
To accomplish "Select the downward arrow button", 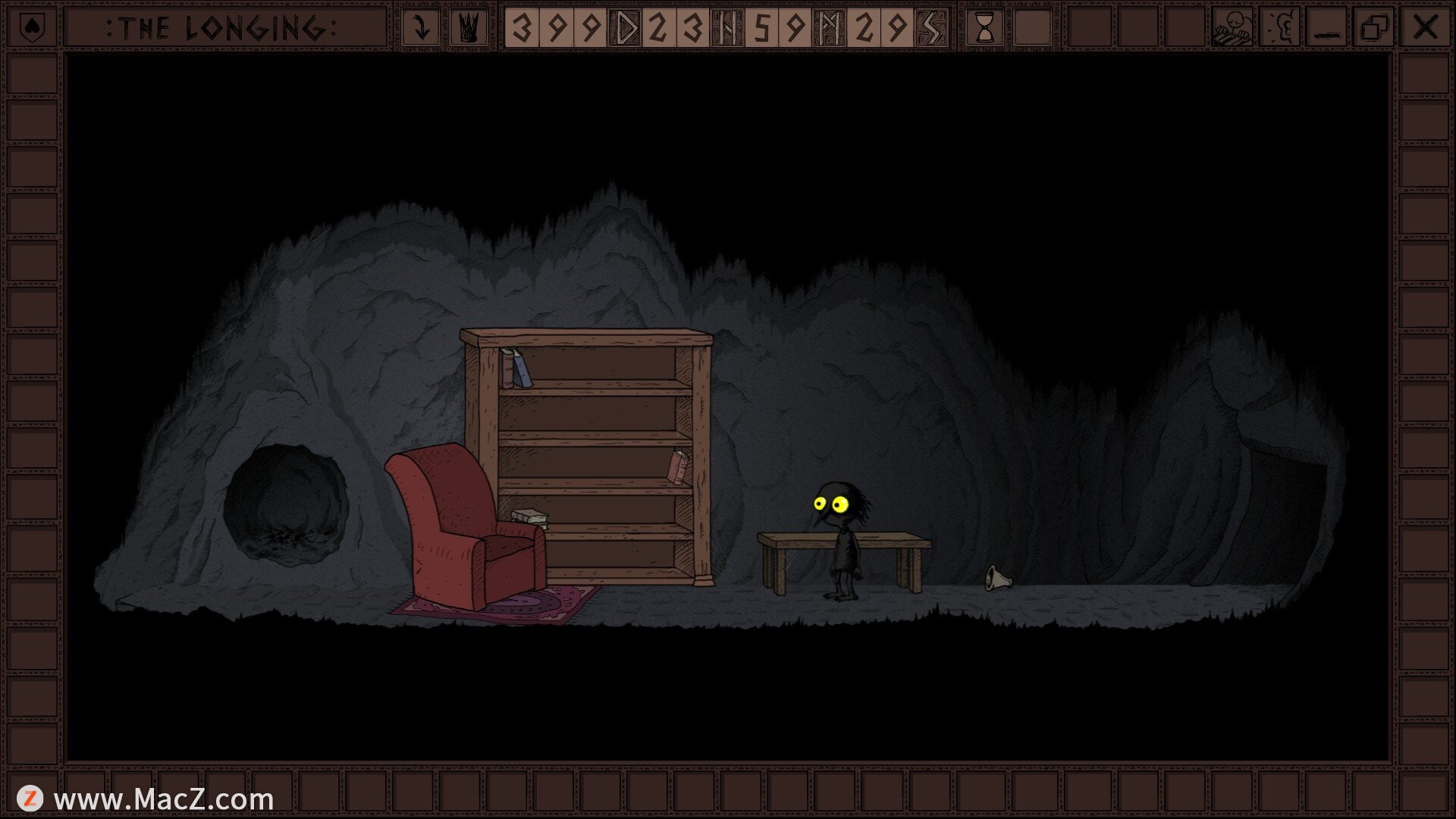I will pos(420,28).
